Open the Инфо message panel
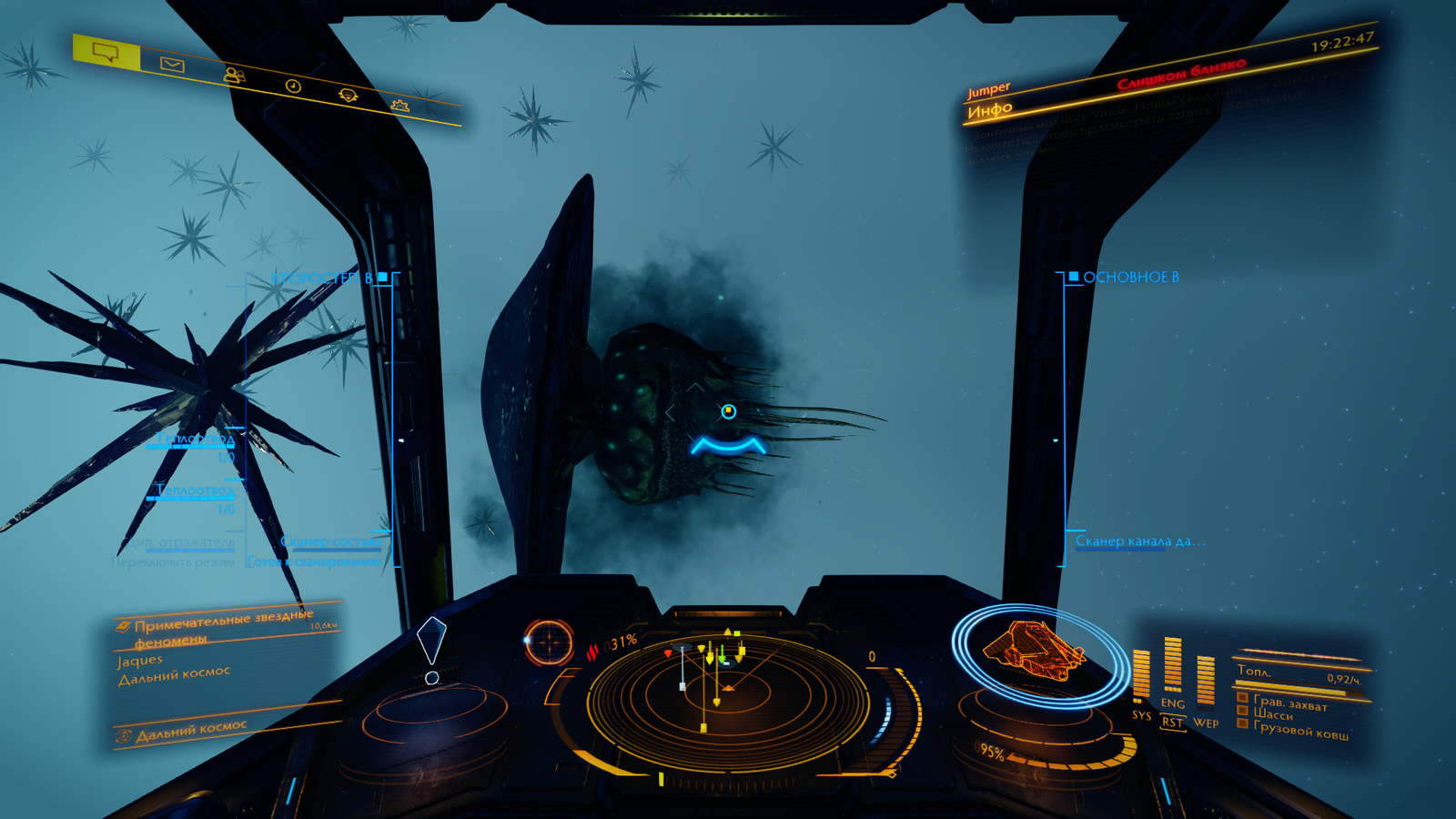Viewport: 1456px width, 819px height. pos(990,110)
